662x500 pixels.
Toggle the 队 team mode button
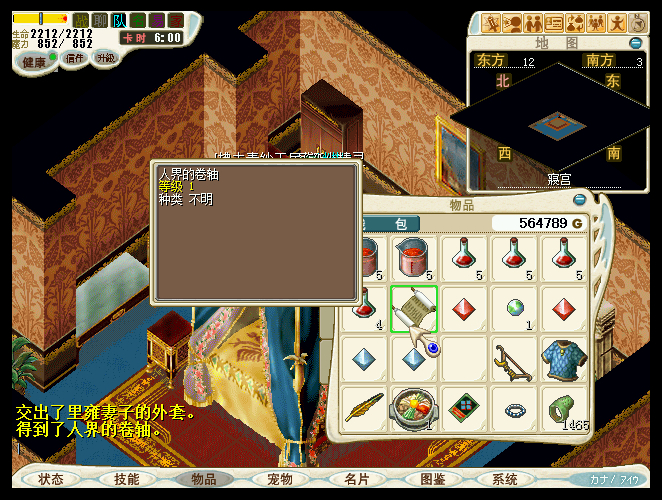click(118, 20)
